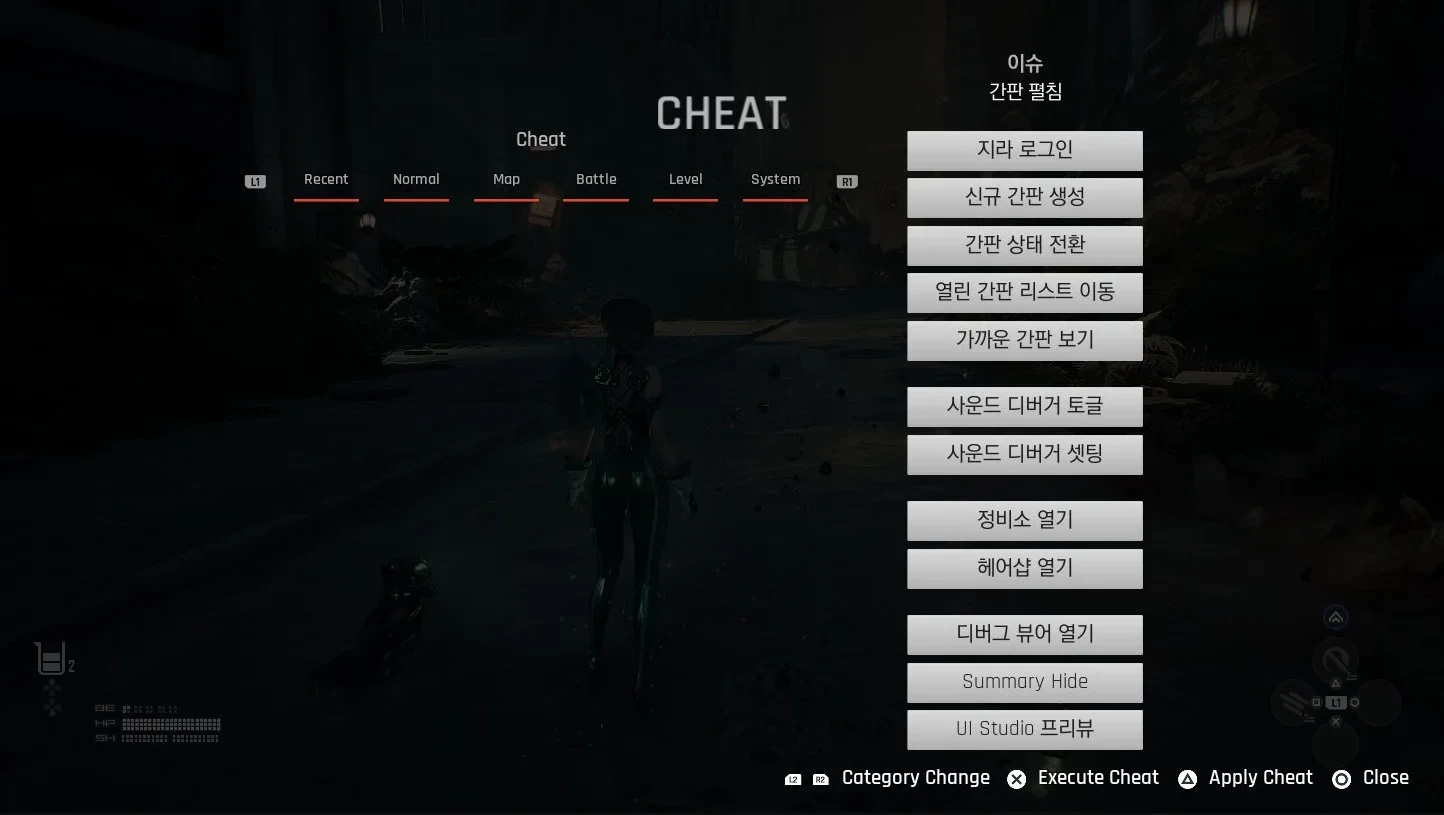This screenshot has width=1444, height=815.
Task: Open the 디버그 뷰어 열기 option
Action: [1024, 634]
